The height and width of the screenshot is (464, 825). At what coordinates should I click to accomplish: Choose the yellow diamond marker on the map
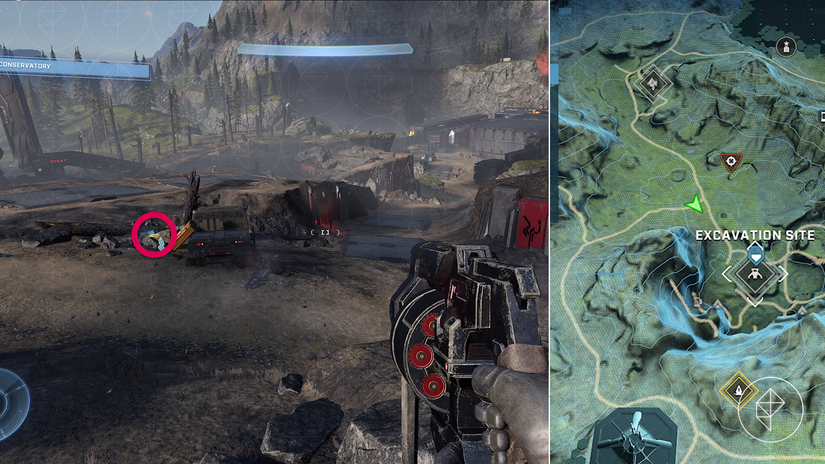click(739, 390)
